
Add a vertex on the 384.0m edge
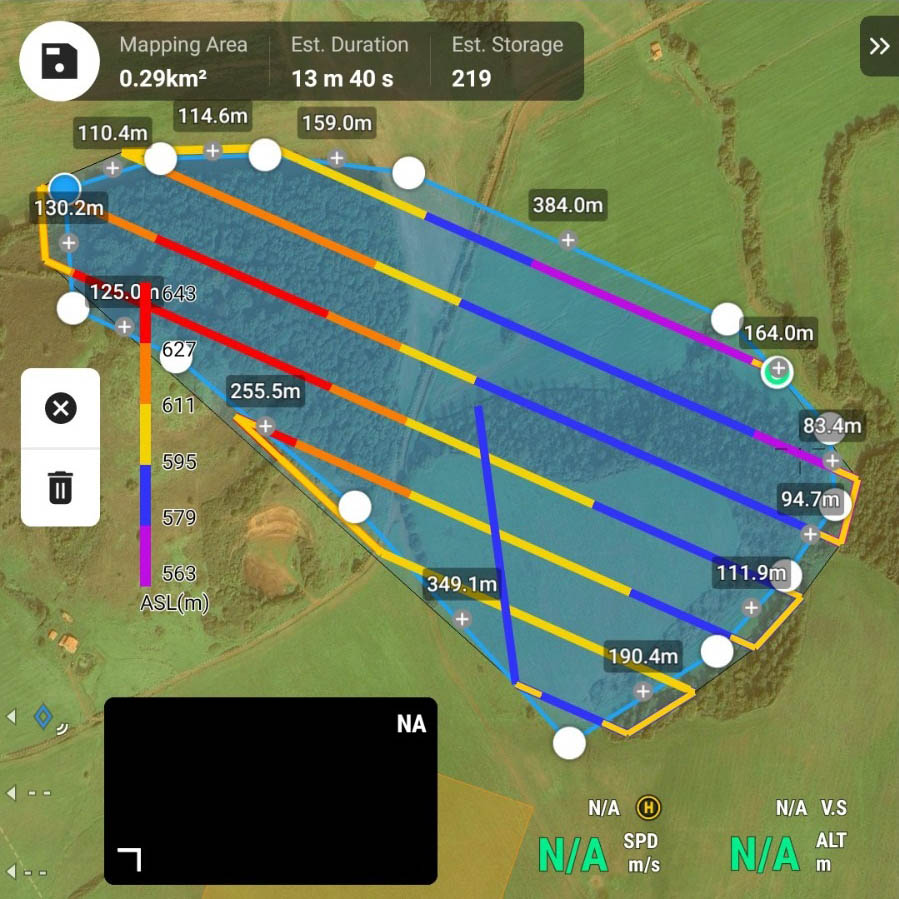(567, 240)
